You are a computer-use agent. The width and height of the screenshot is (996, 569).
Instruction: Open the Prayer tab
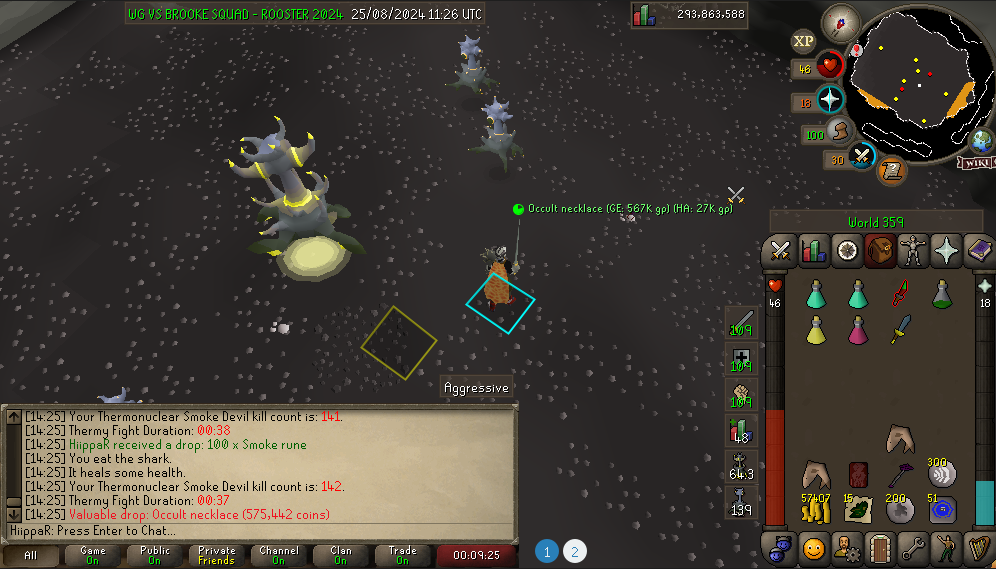point(946,251)
